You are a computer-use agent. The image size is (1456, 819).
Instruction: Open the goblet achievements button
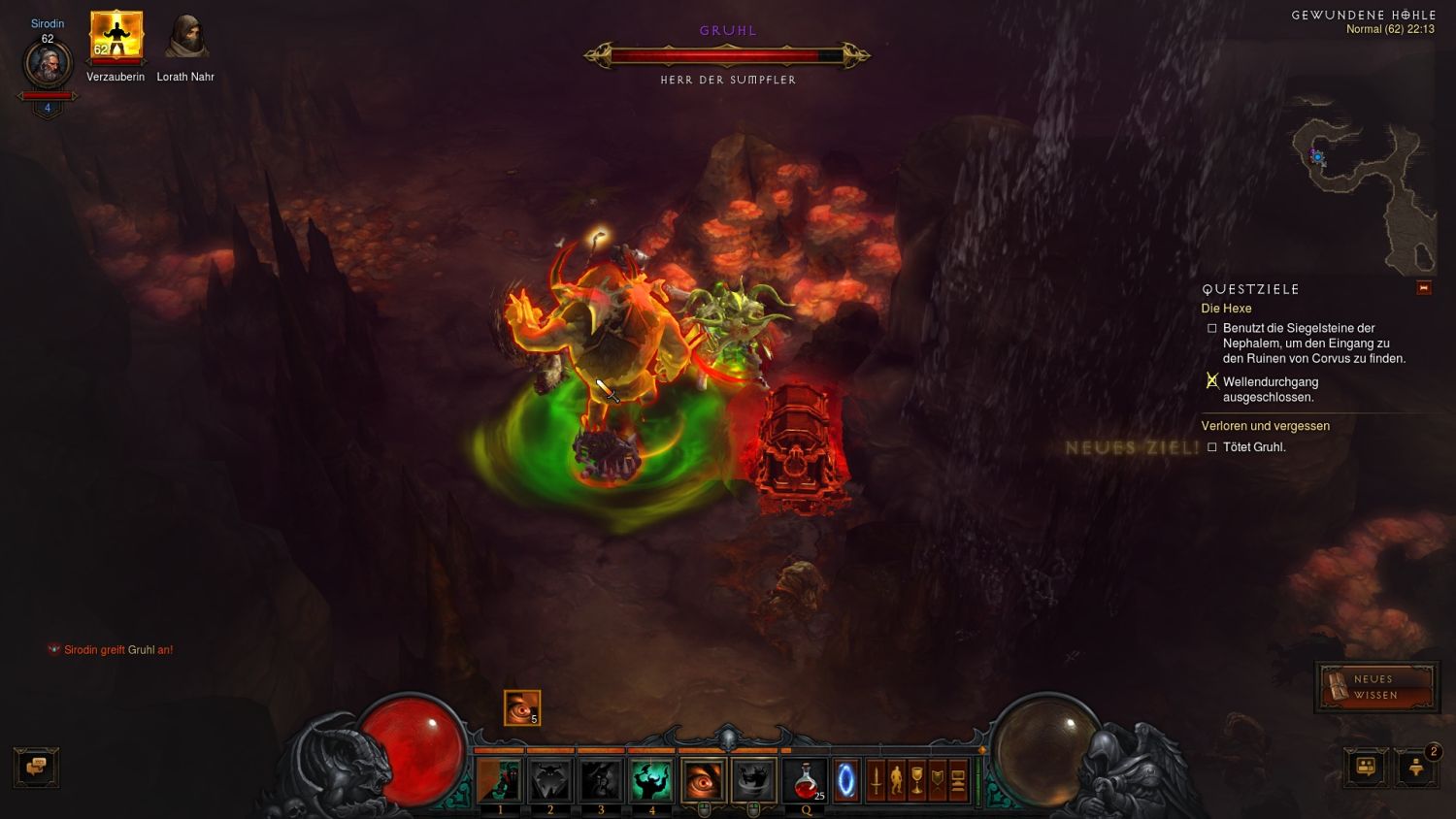(x=916, y=780)
